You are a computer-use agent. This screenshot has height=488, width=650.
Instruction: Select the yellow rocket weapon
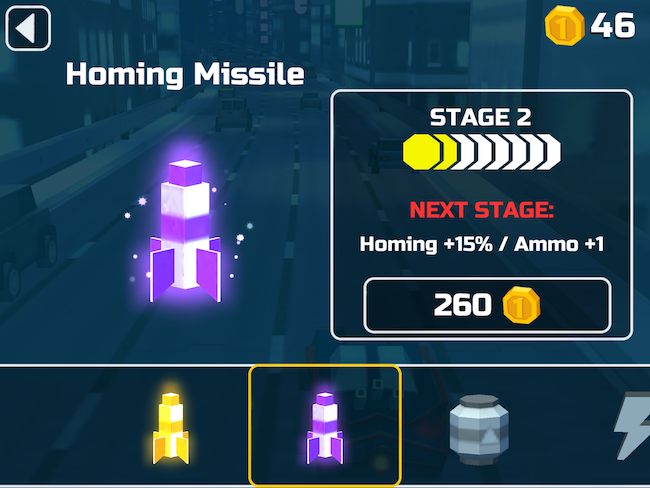(x=170, y=425)
